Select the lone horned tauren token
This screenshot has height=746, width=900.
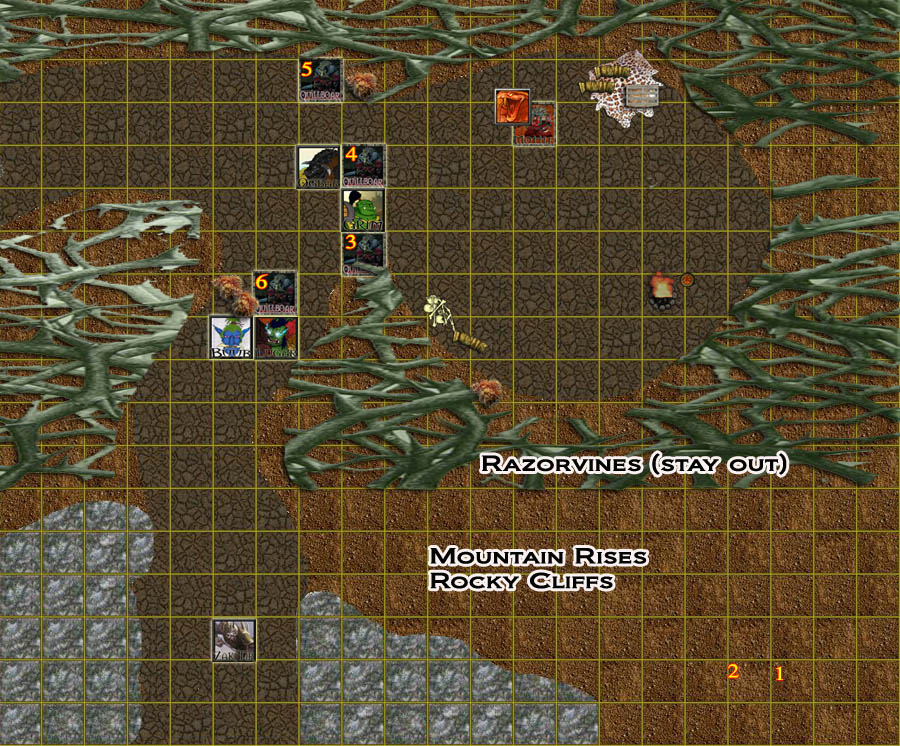233,640
